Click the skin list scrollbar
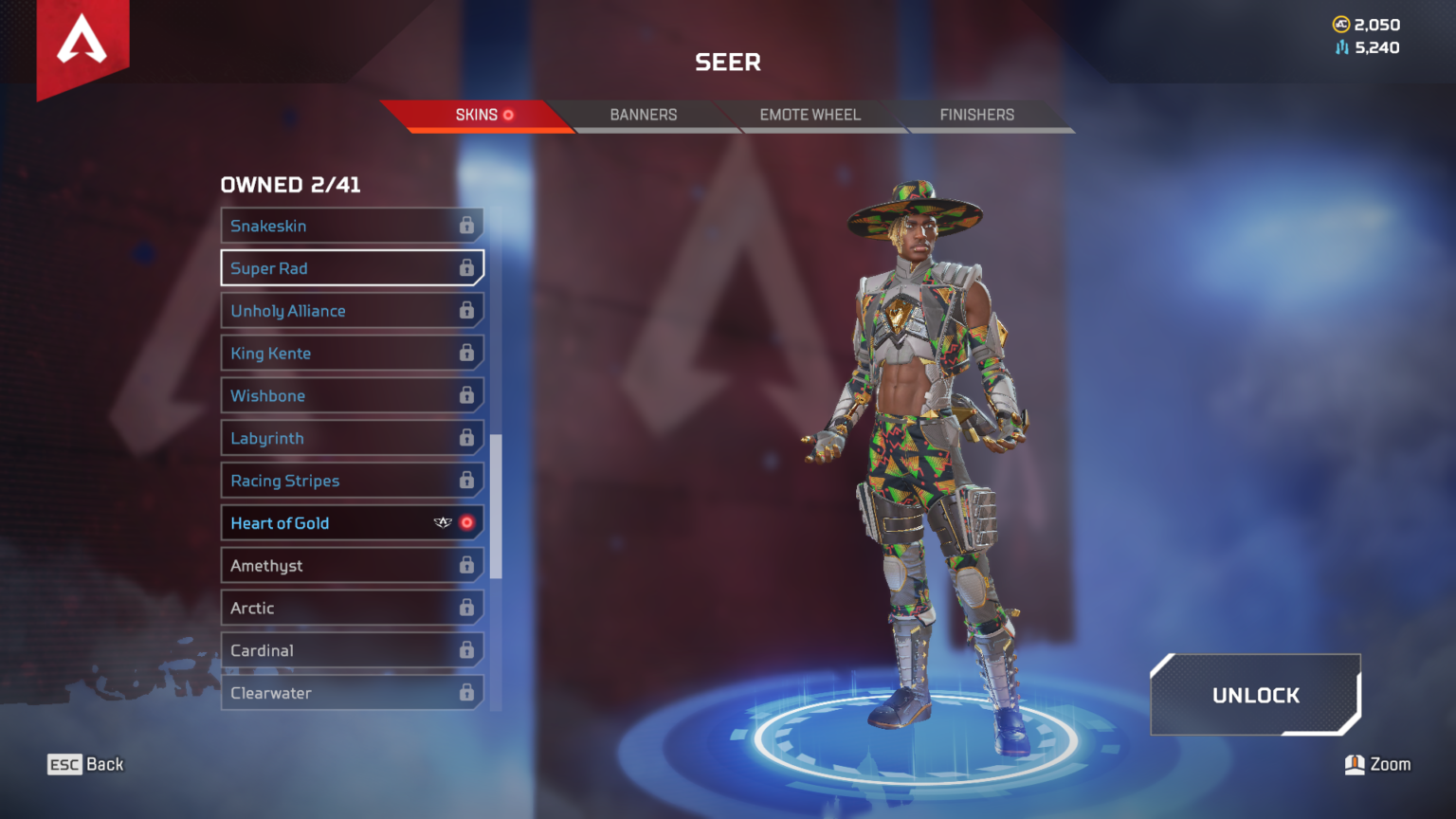The width and height of the screenshot is (1456, 819). coord(496,506)
